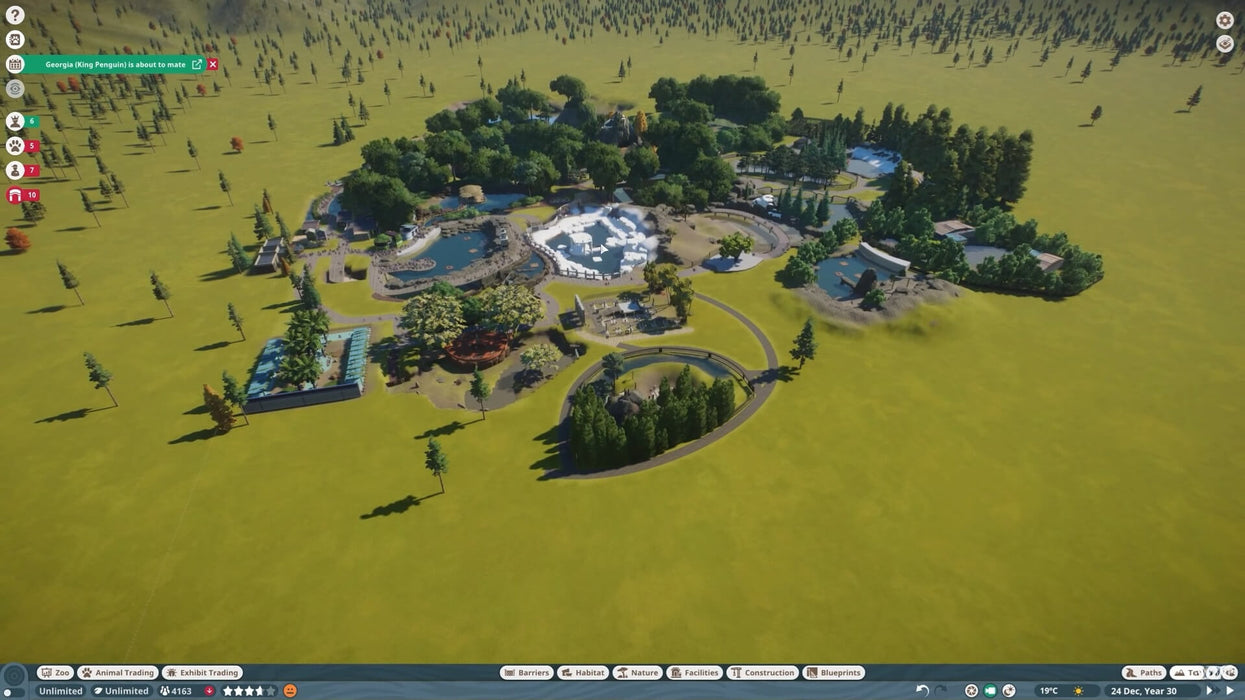Click the play speed arrow button

tap(1230, 691)
